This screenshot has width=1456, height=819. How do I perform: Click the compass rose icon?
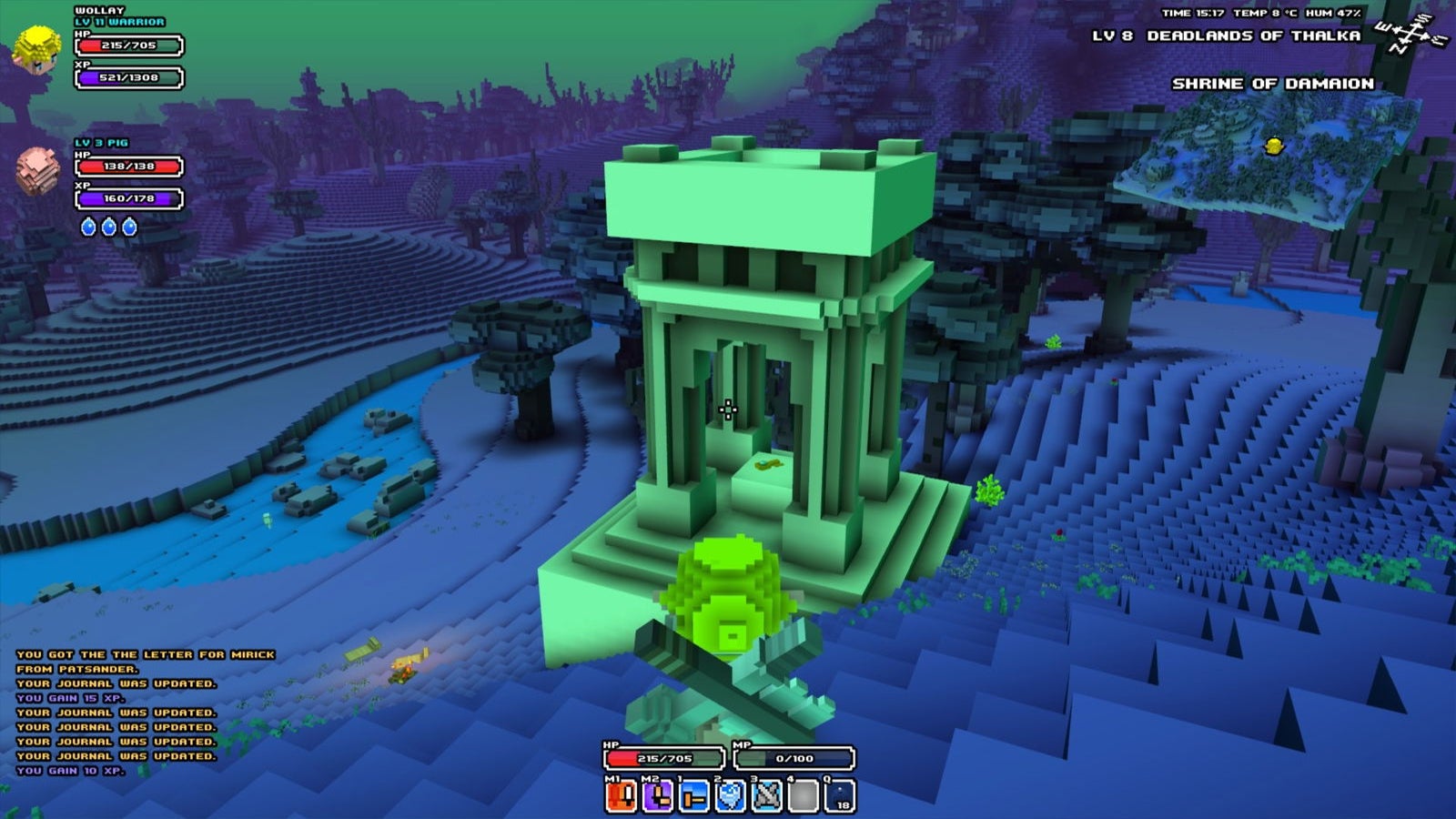coord(1411,36)
